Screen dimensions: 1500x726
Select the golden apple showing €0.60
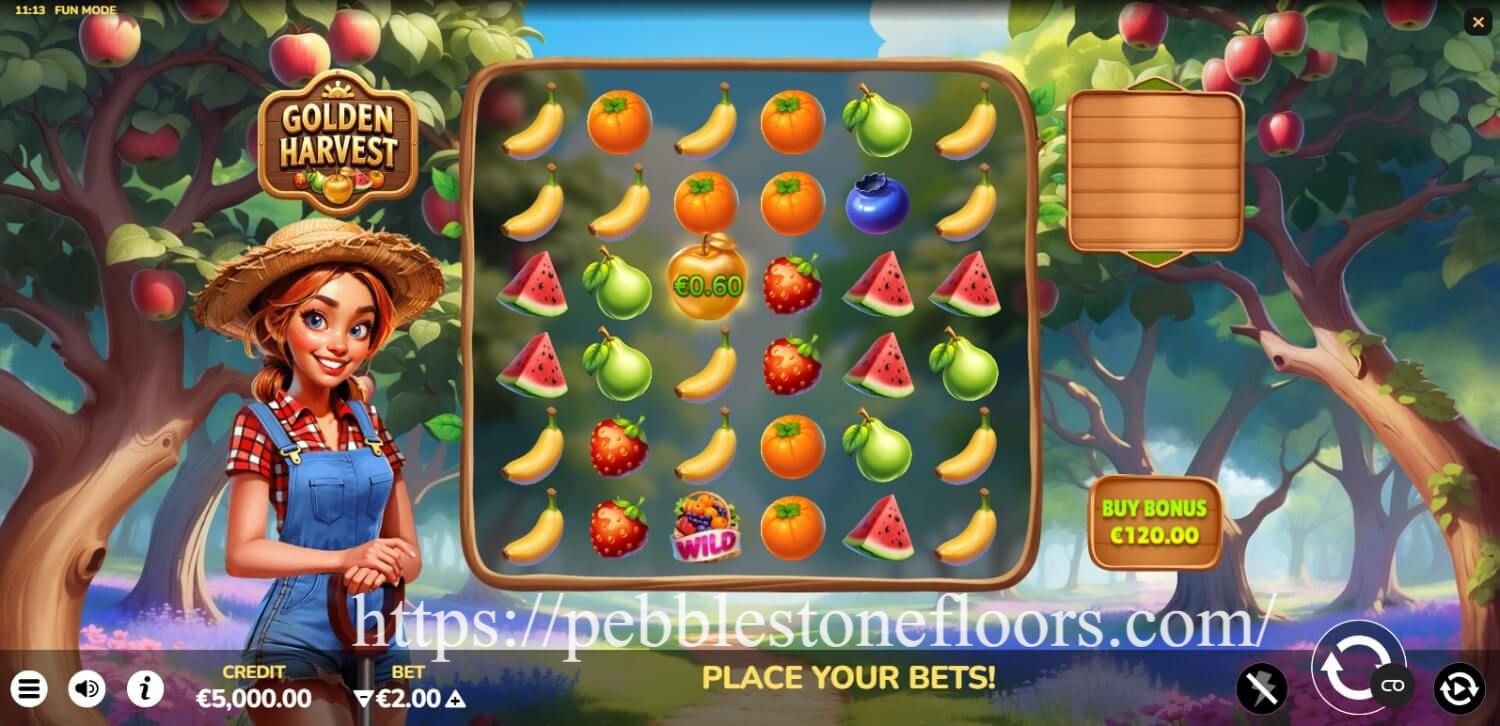pos(708,283)
